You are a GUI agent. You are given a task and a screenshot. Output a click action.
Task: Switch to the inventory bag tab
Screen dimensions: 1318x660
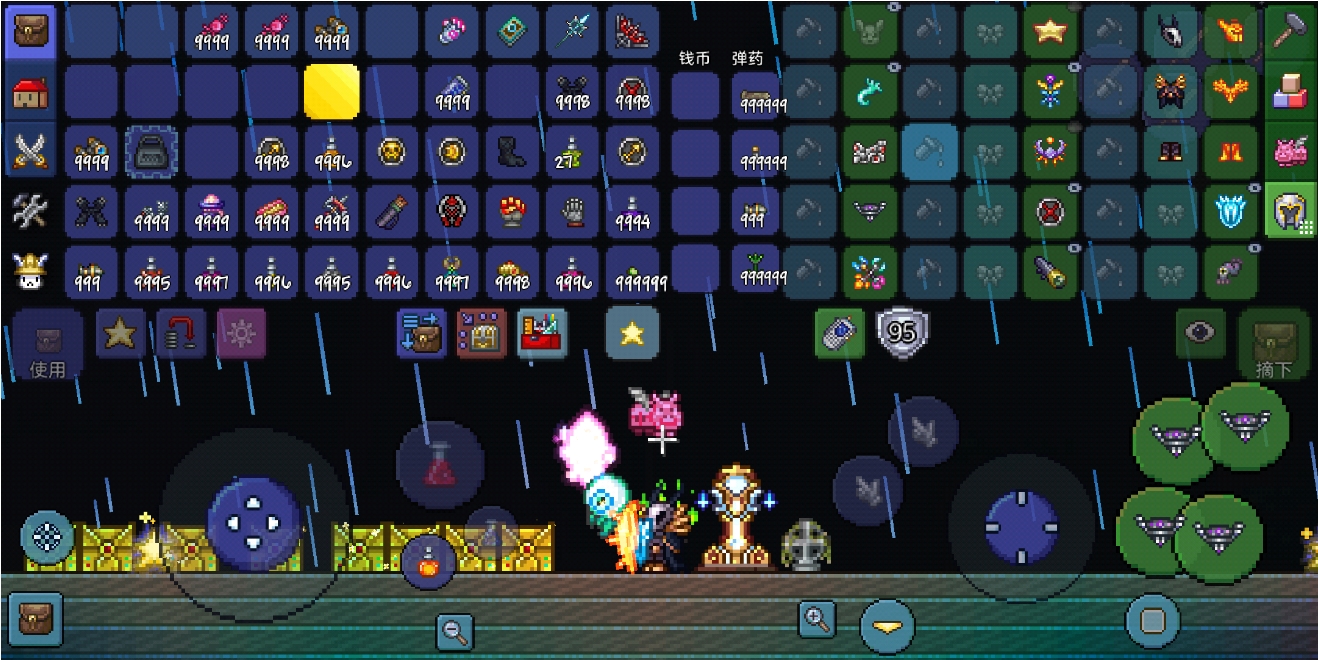[32, 32]
